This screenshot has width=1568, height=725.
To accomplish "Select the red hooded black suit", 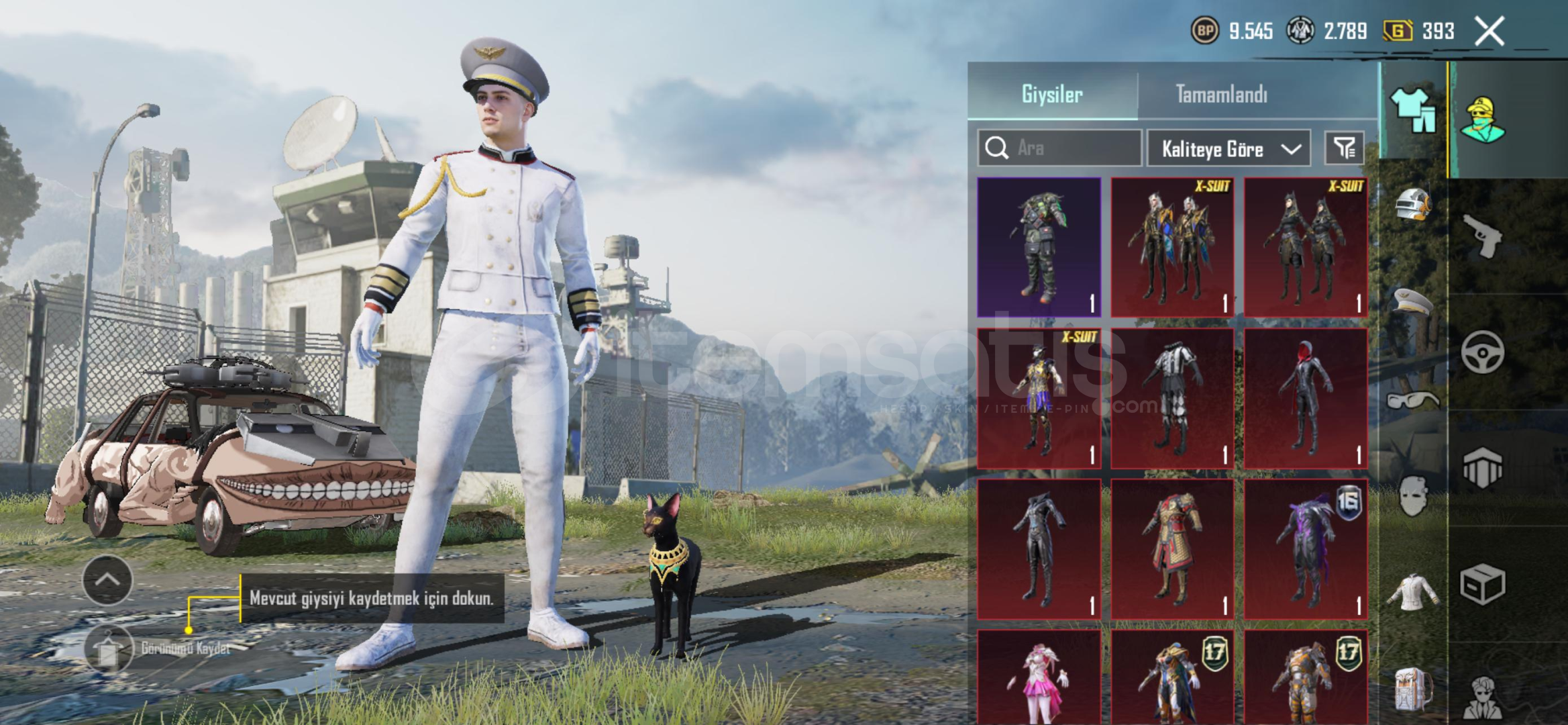I will 1306,398.
